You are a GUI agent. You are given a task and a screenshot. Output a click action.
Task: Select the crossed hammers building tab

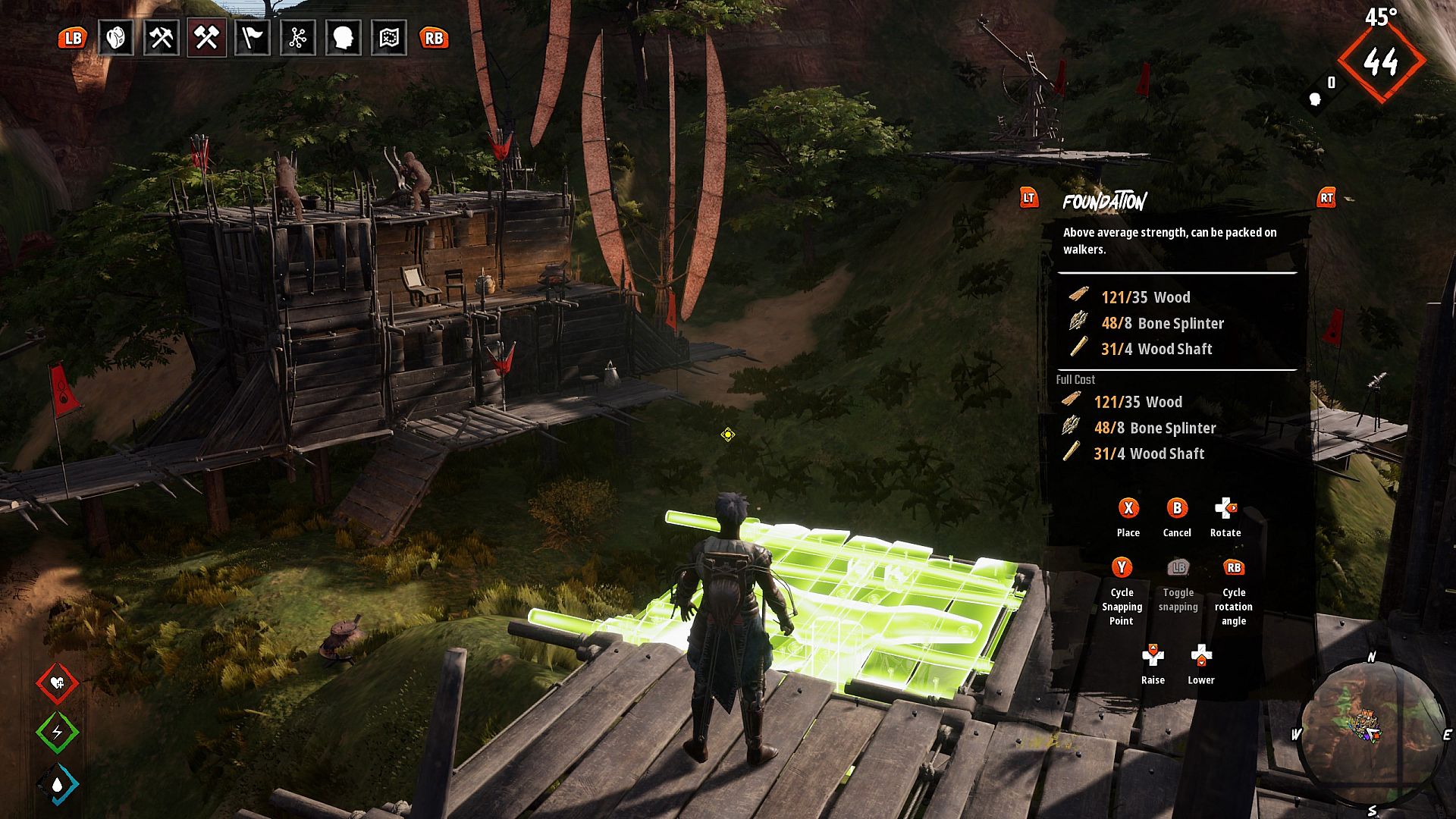[x=206, y=38]
